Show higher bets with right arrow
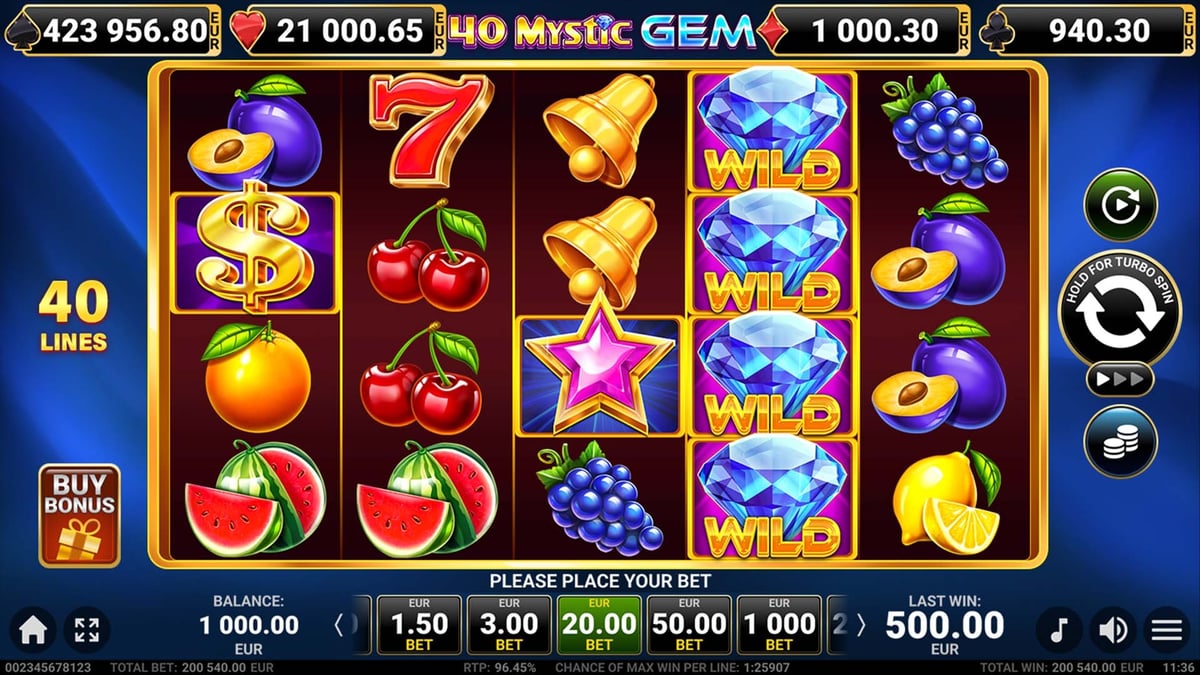1200x675 pixels. pyautogui.click(x=861, y=626)
